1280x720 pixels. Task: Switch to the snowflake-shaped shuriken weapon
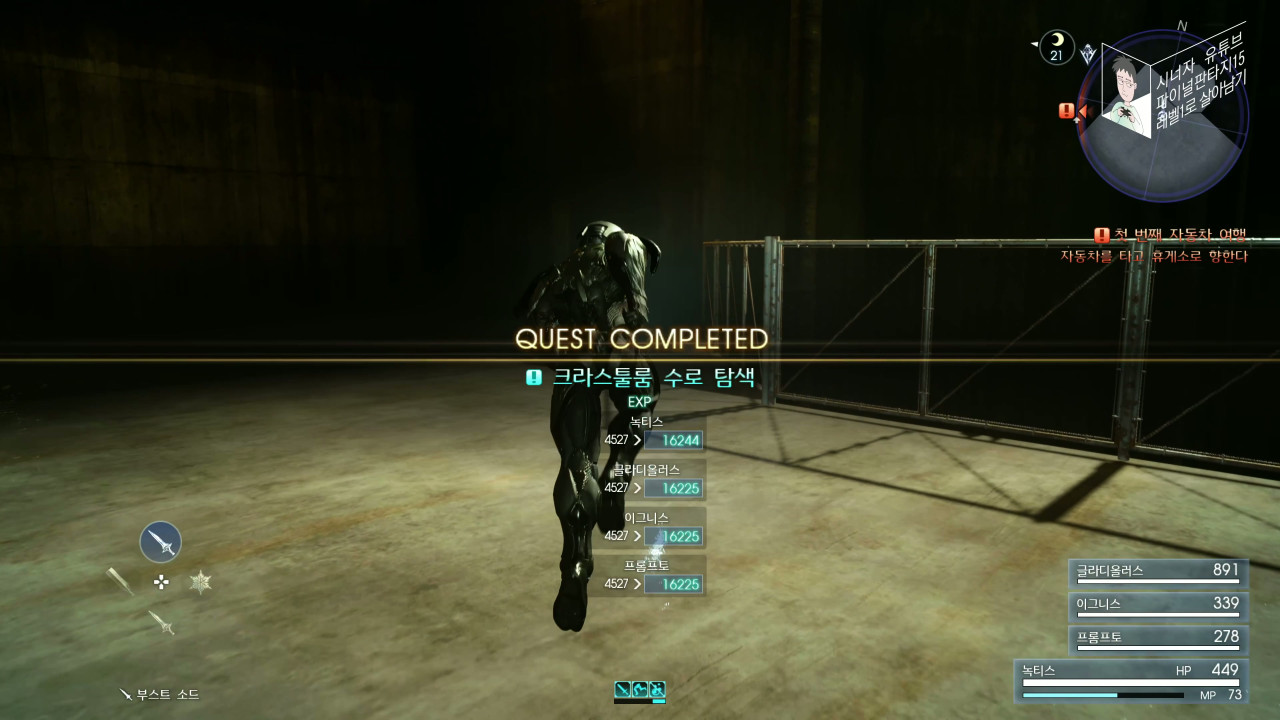point(201,582)
